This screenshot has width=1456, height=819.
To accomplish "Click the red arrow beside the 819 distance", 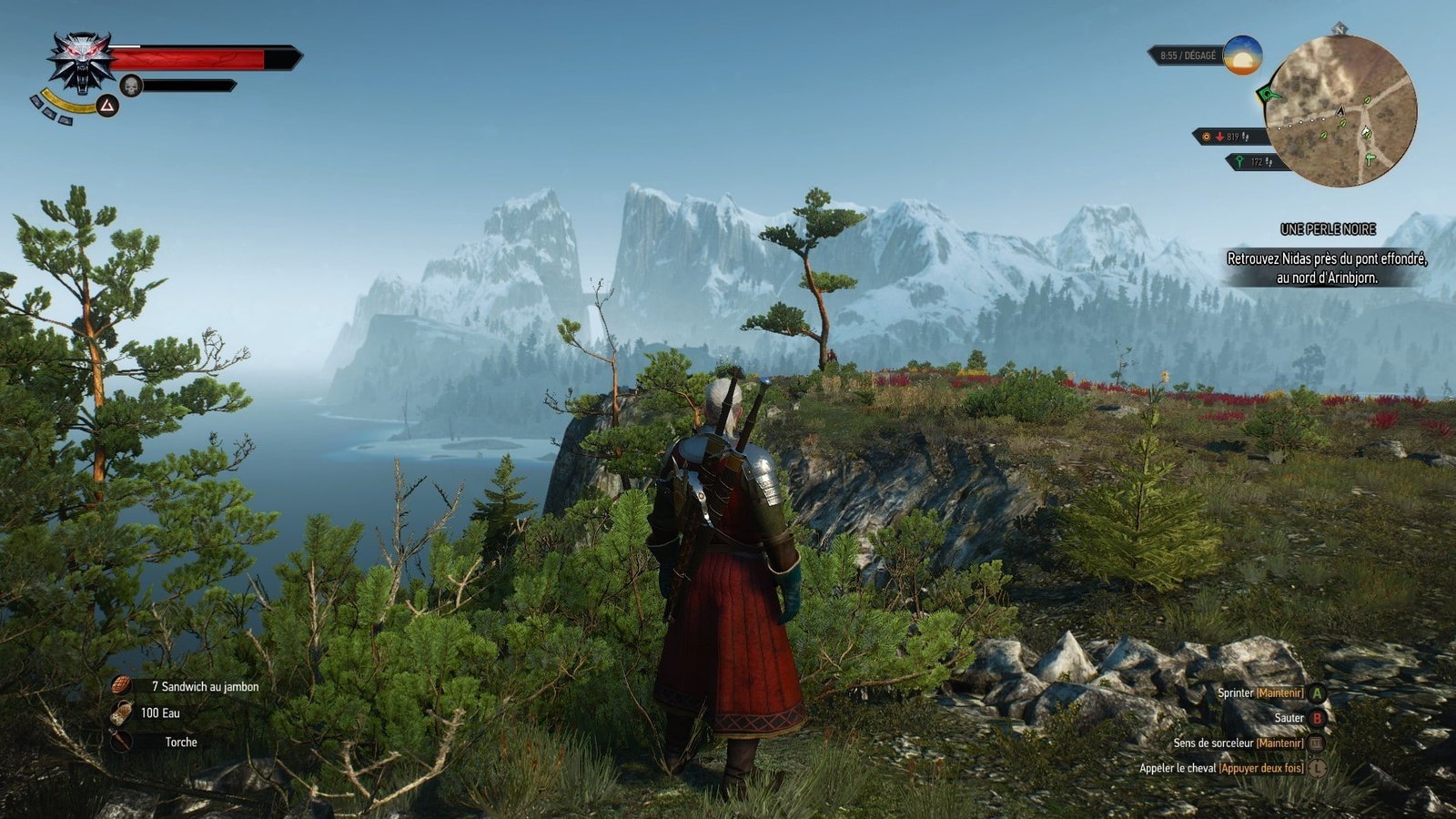I will click(1220, 136).
